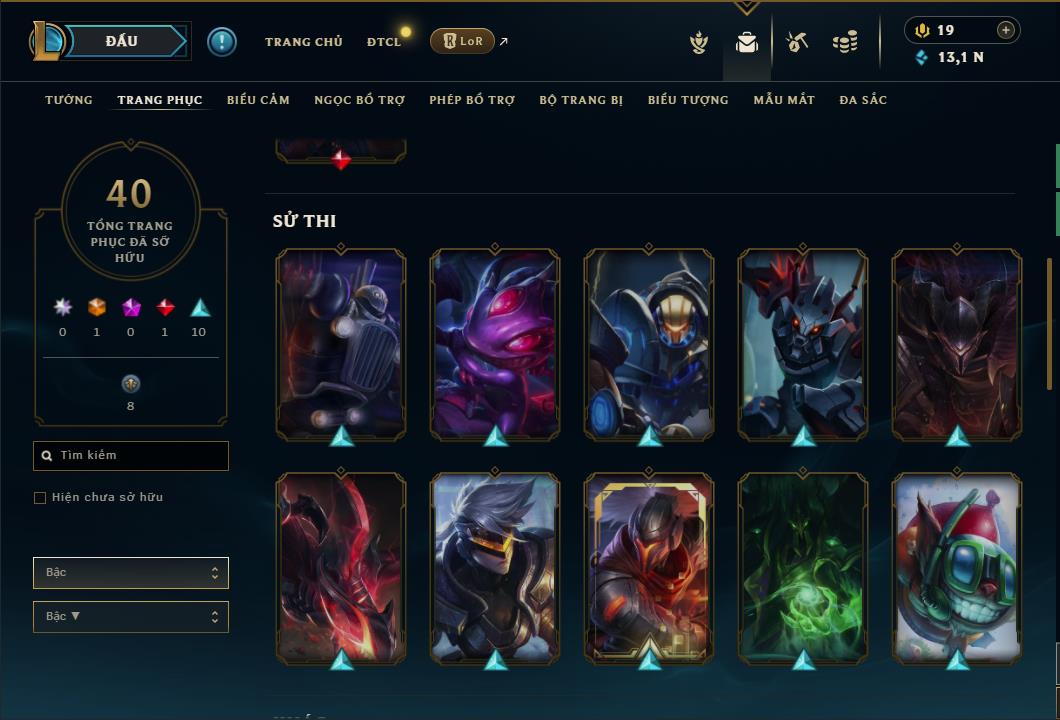Screen dimensions: 1060x720
Task: Select the PHÉP BỔ TRỢ tab
Action: pos(472,100)
